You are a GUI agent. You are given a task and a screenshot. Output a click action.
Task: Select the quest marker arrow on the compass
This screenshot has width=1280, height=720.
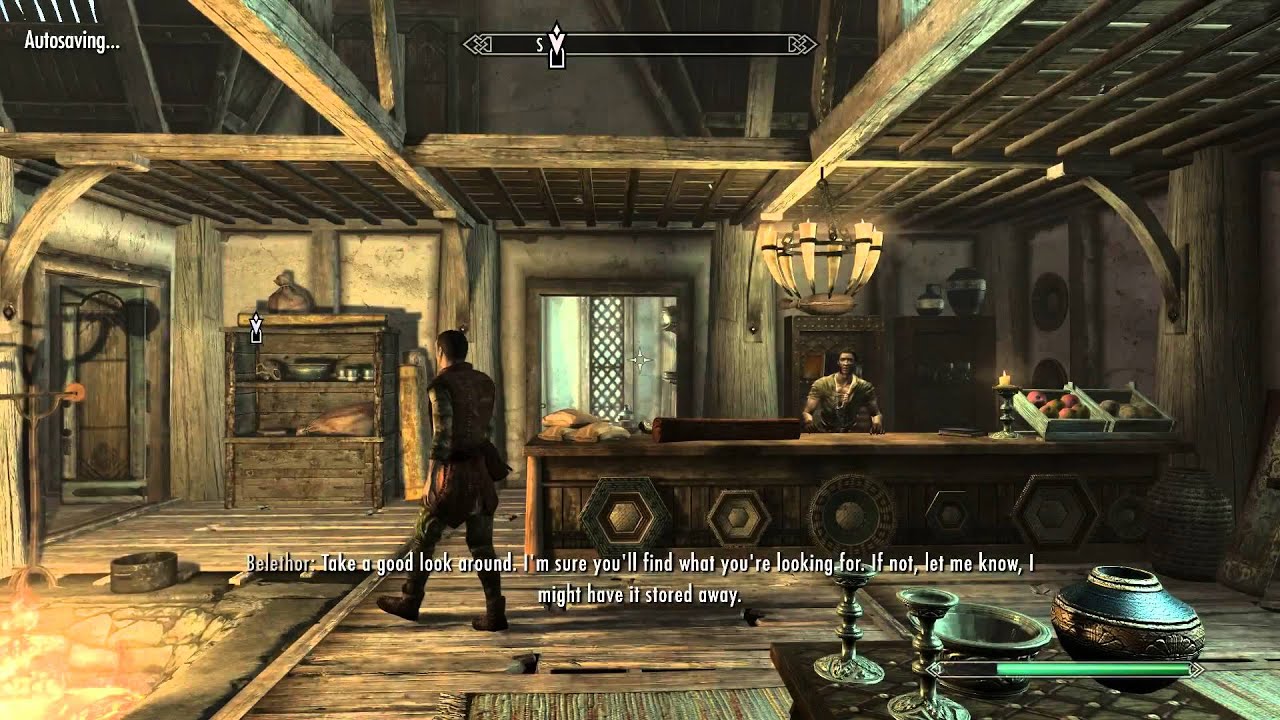(x=558, y=42)
